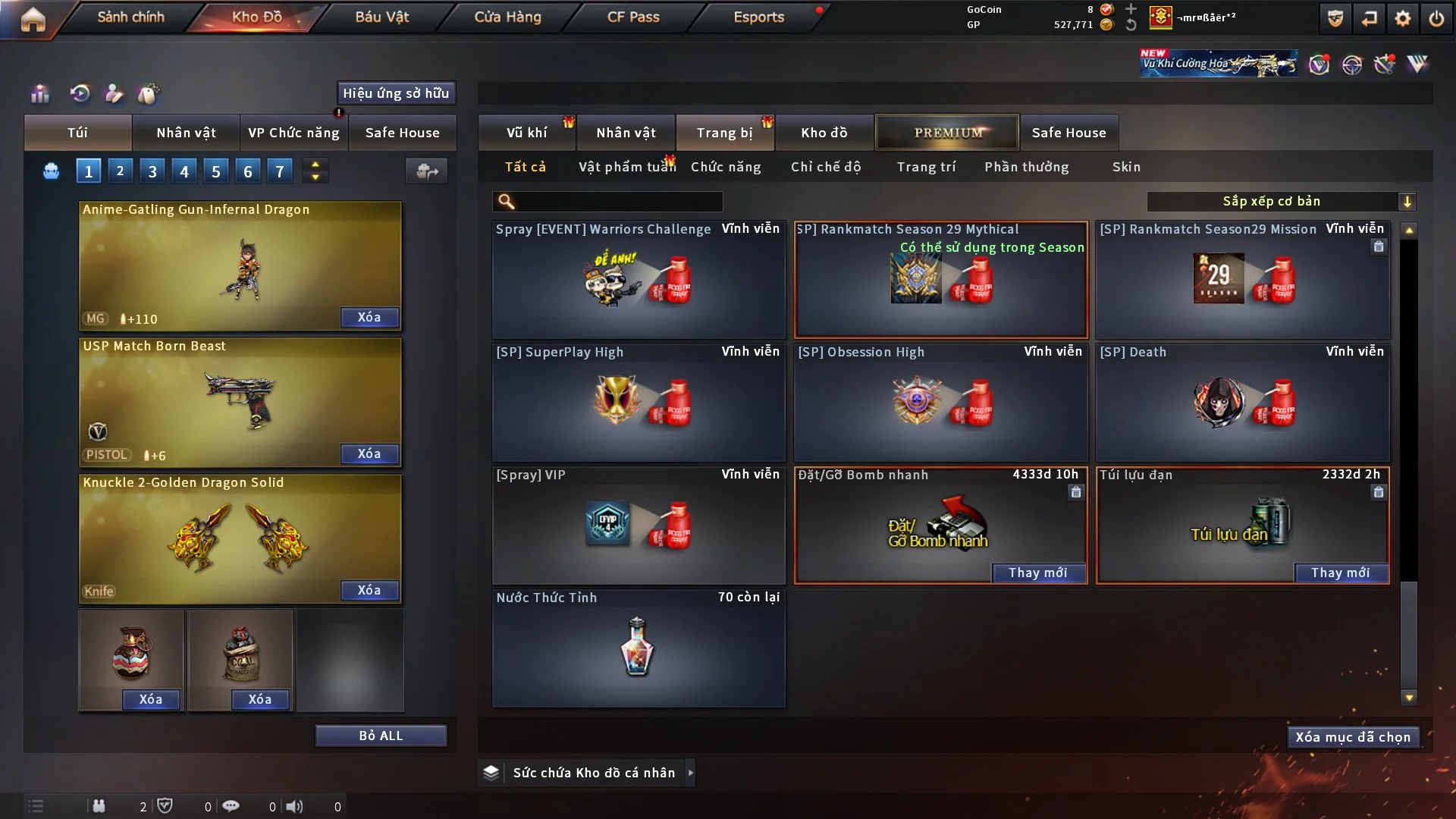Select bag page number 3
This screenshot has width=1456, height=819.
tap(152, 171)
